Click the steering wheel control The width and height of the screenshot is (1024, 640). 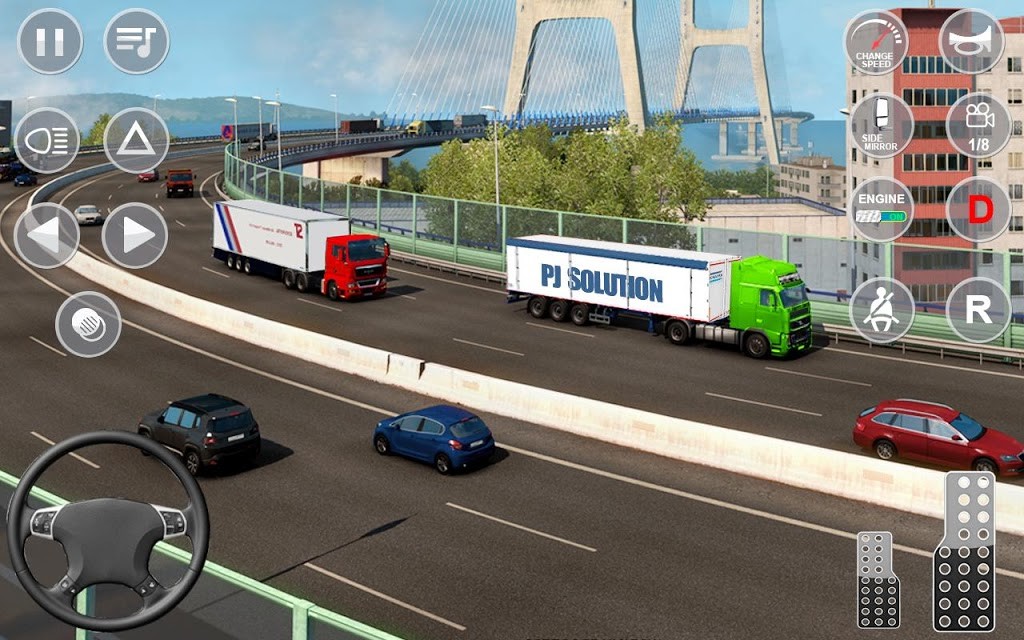pyautogui.click(x=108, y=530)
